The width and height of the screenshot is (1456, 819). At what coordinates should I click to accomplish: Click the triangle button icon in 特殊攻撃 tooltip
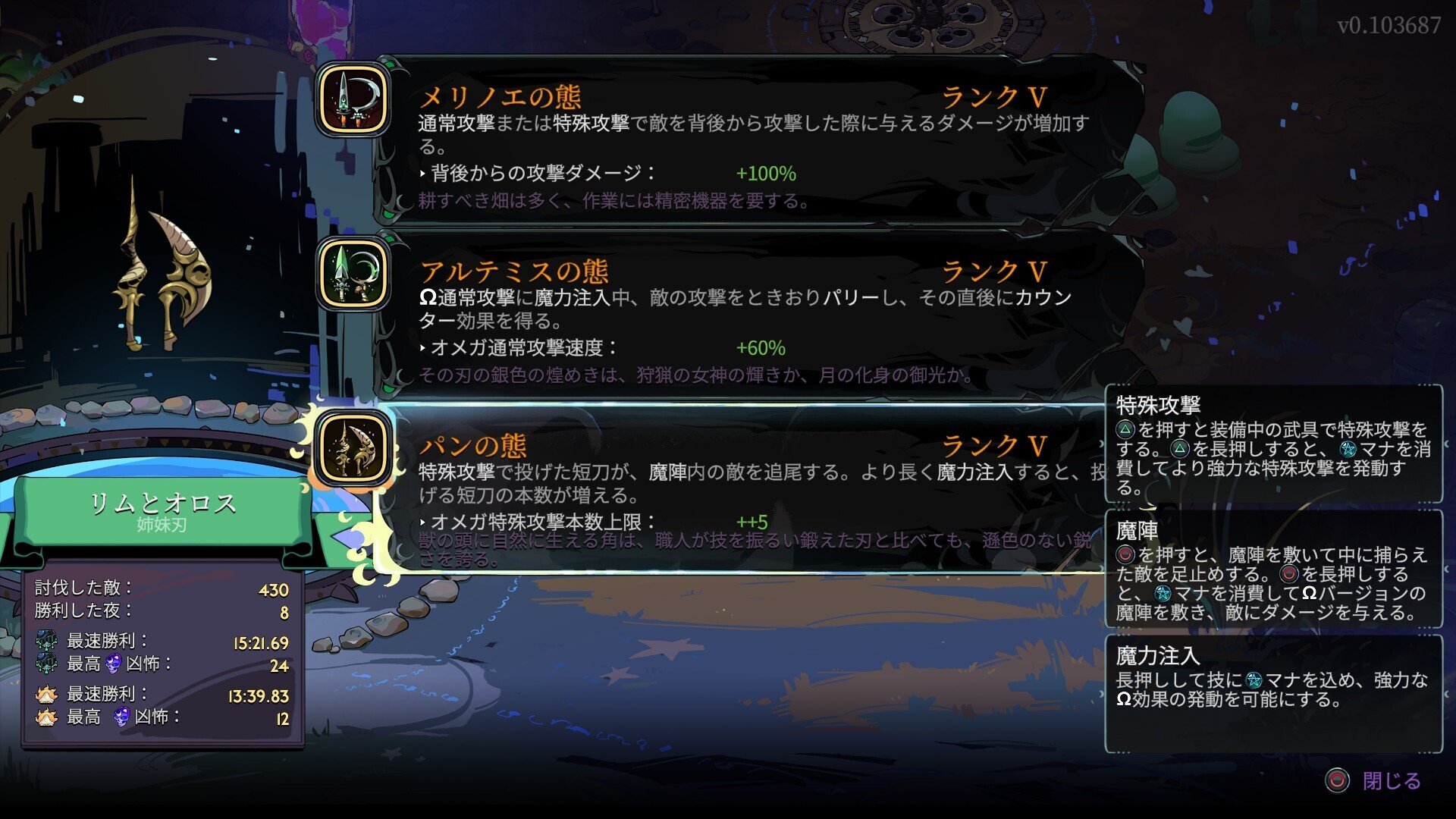1125,428
